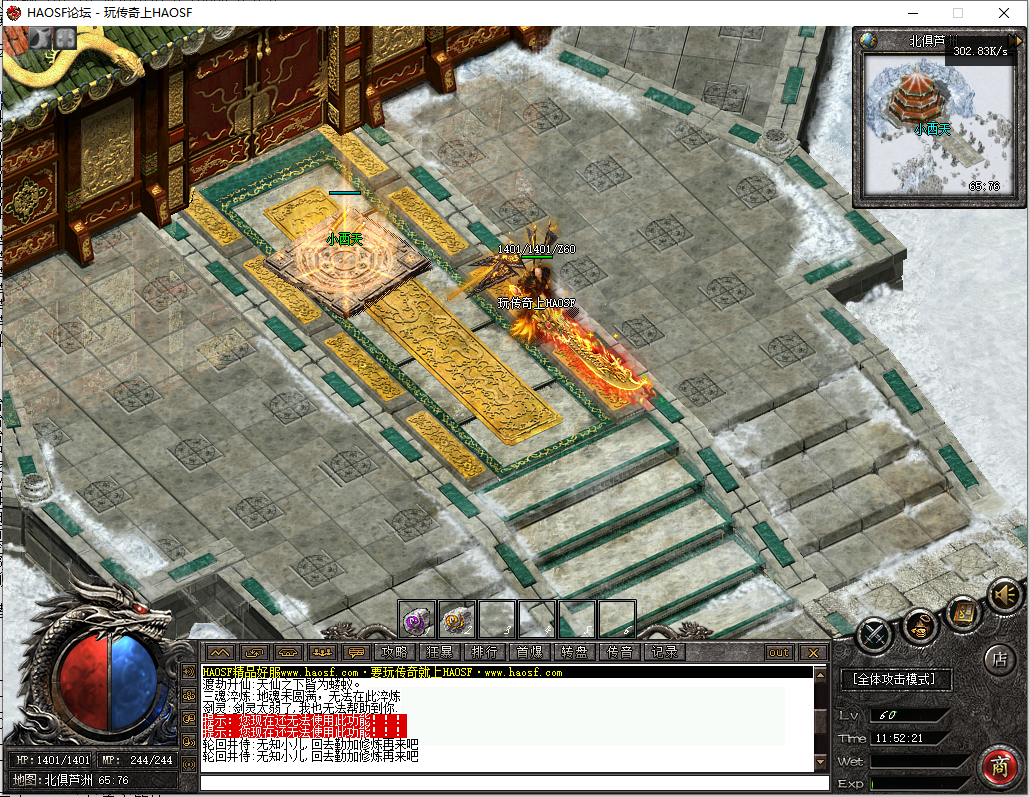Screen dimensions: 1030x797
Task: Open the 排行 ranking list
Action: (485, 652)
